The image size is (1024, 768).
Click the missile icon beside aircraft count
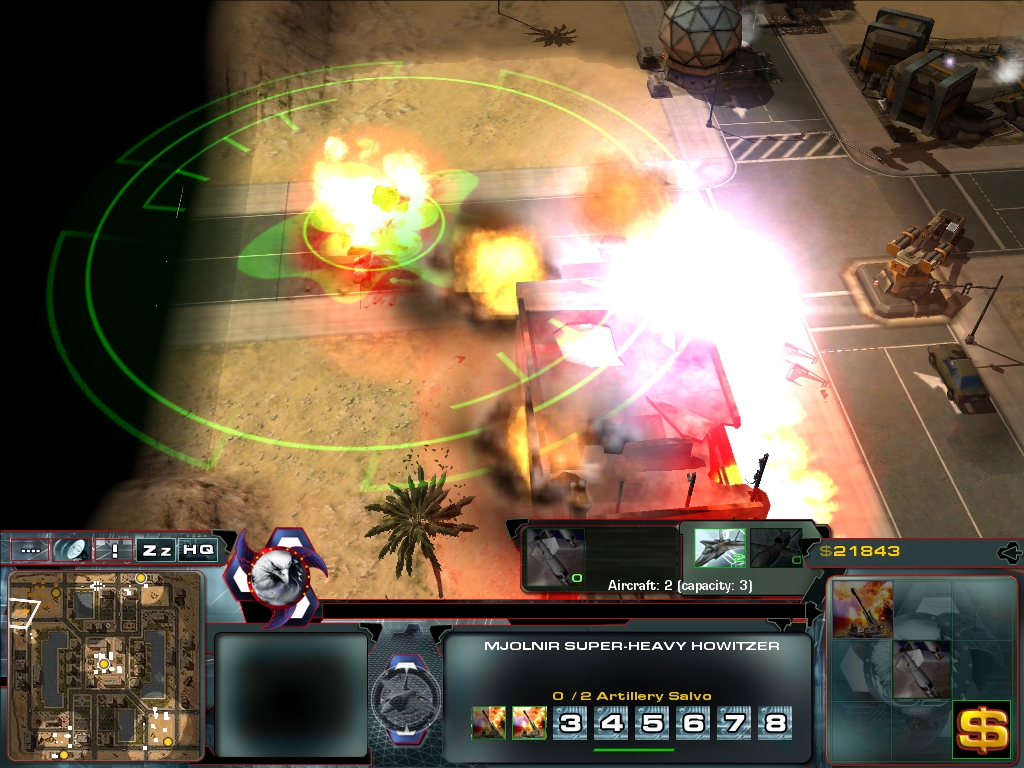pyautogui.click(x=552, y=556)
